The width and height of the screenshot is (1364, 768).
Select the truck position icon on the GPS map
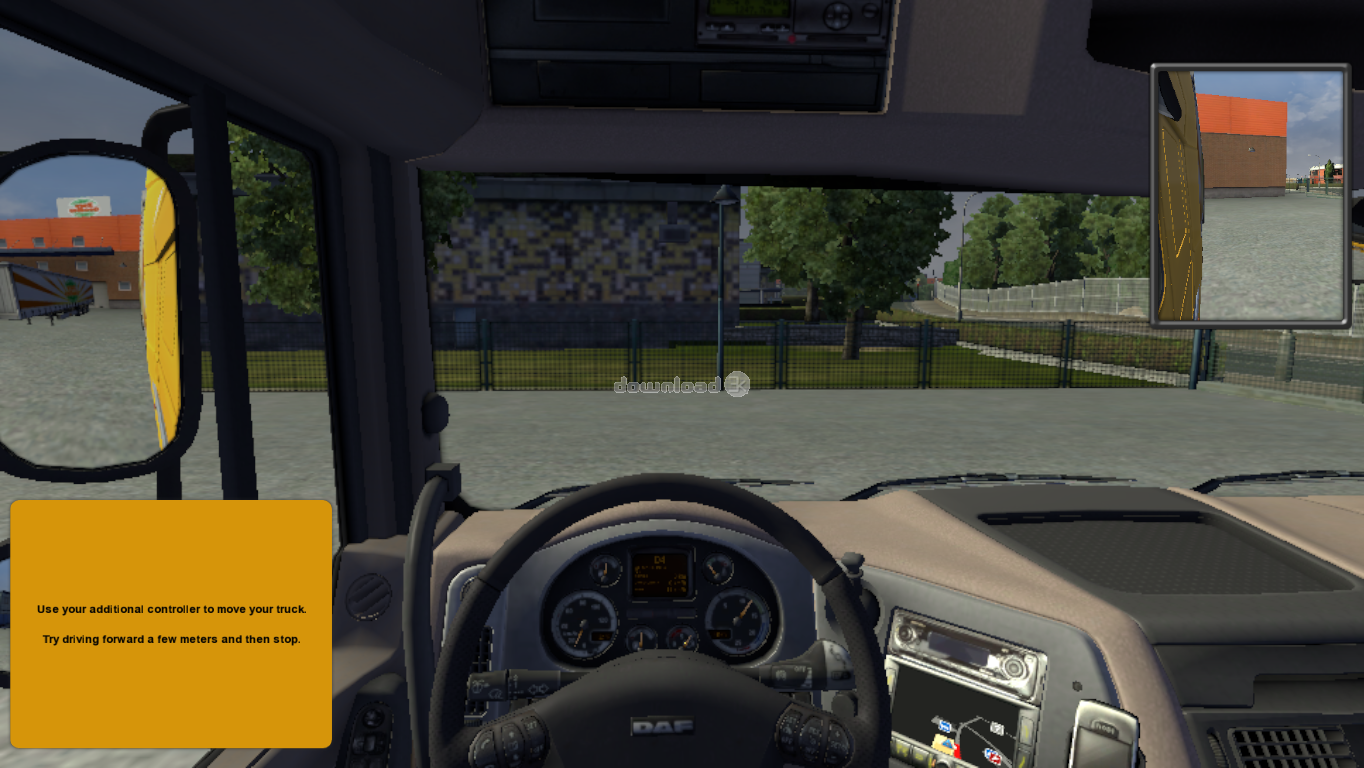(x=945, y=726)
